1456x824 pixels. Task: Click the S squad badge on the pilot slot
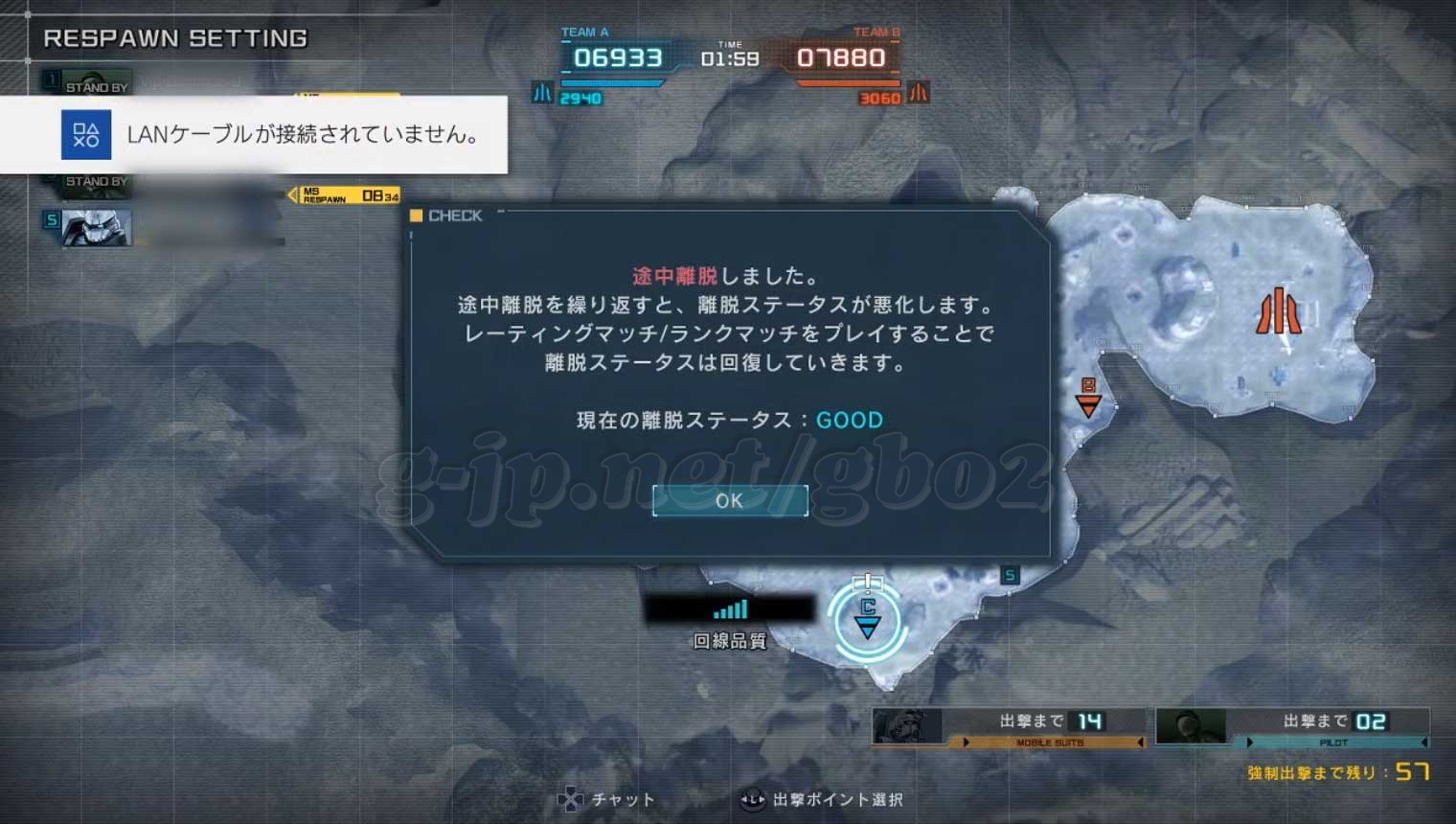50,217
